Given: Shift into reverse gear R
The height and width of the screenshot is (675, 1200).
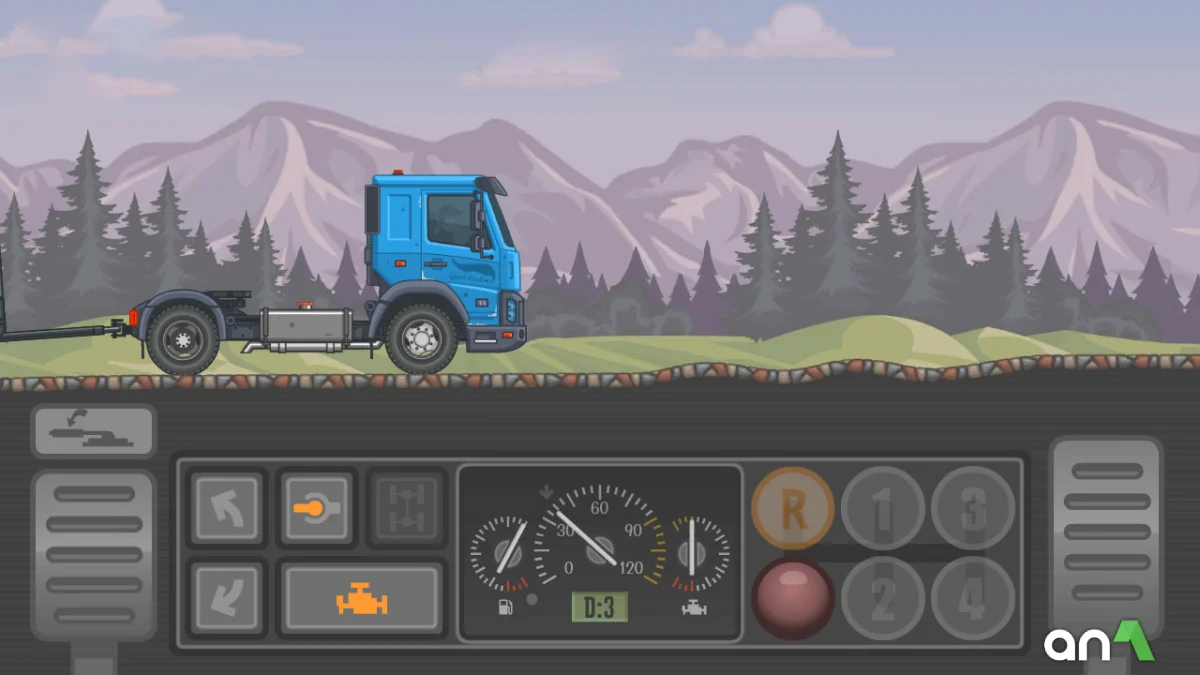Looking at the screenshot, I should tap(793, 508).
